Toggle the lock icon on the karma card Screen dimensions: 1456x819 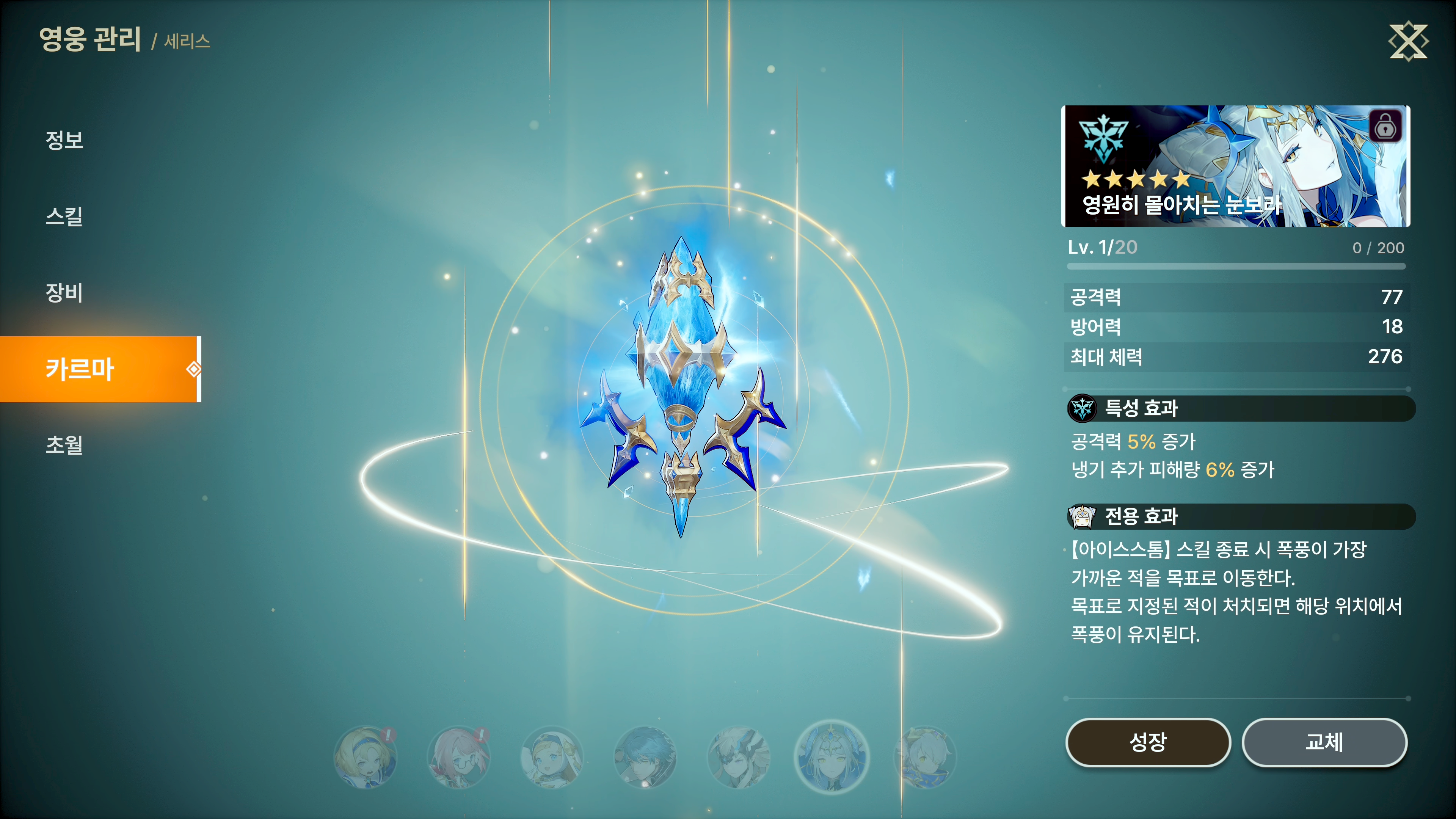[1385, 127]
